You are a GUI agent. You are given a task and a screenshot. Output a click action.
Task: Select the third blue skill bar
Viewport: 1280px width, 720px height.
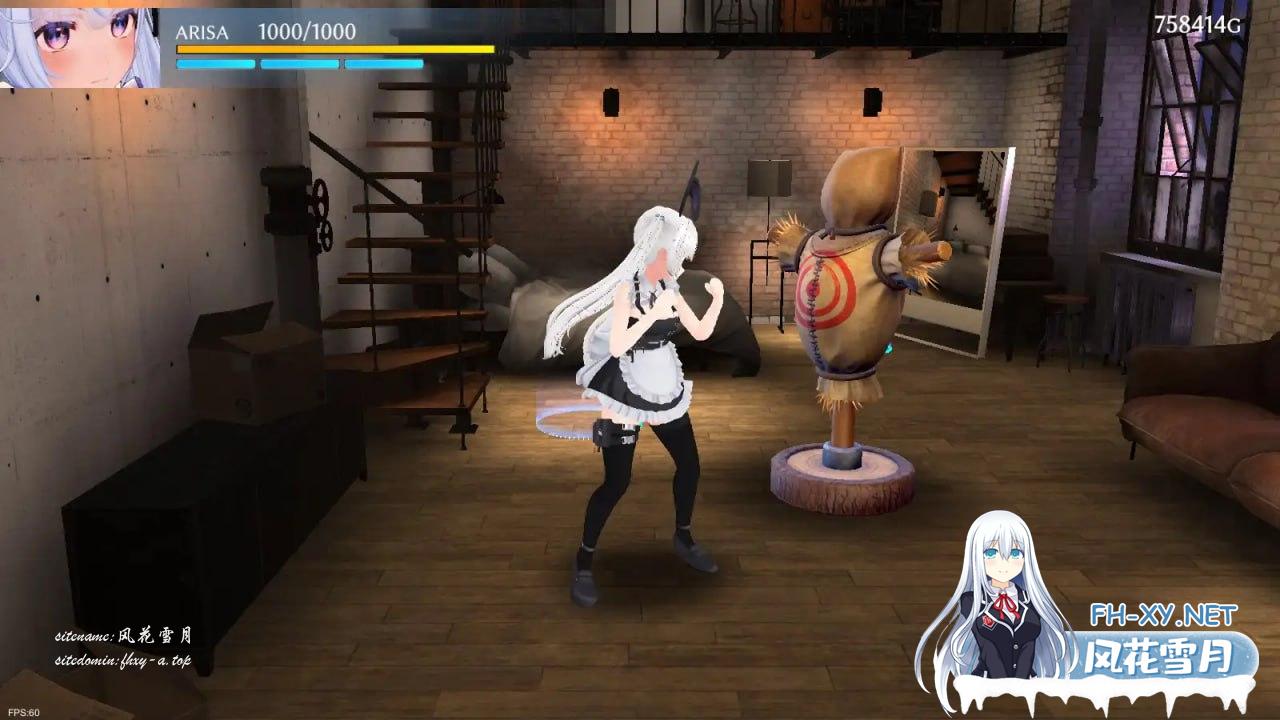[382, 65]
